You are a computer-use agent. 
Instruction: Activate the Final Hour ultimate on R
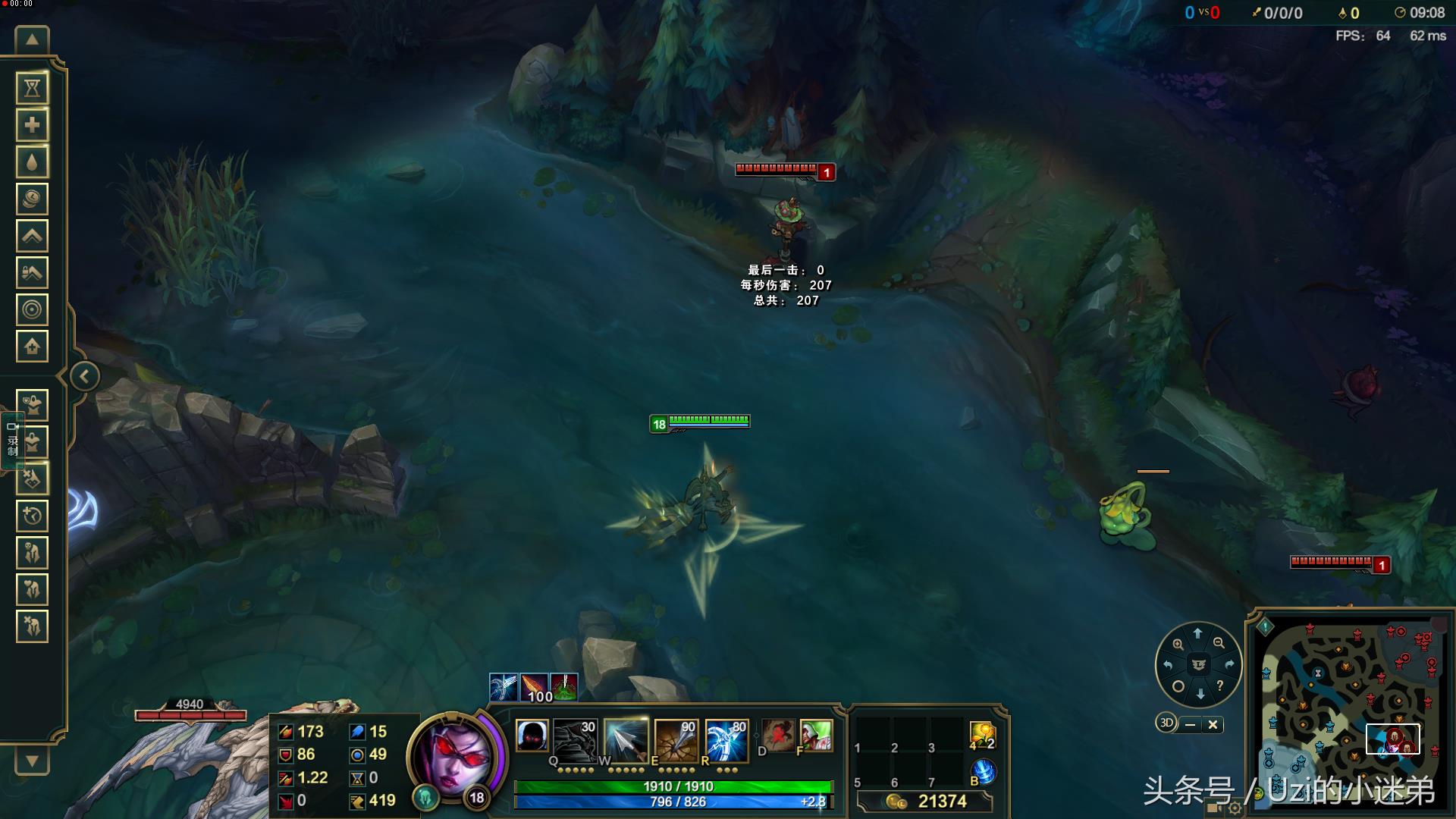[726, 738]
